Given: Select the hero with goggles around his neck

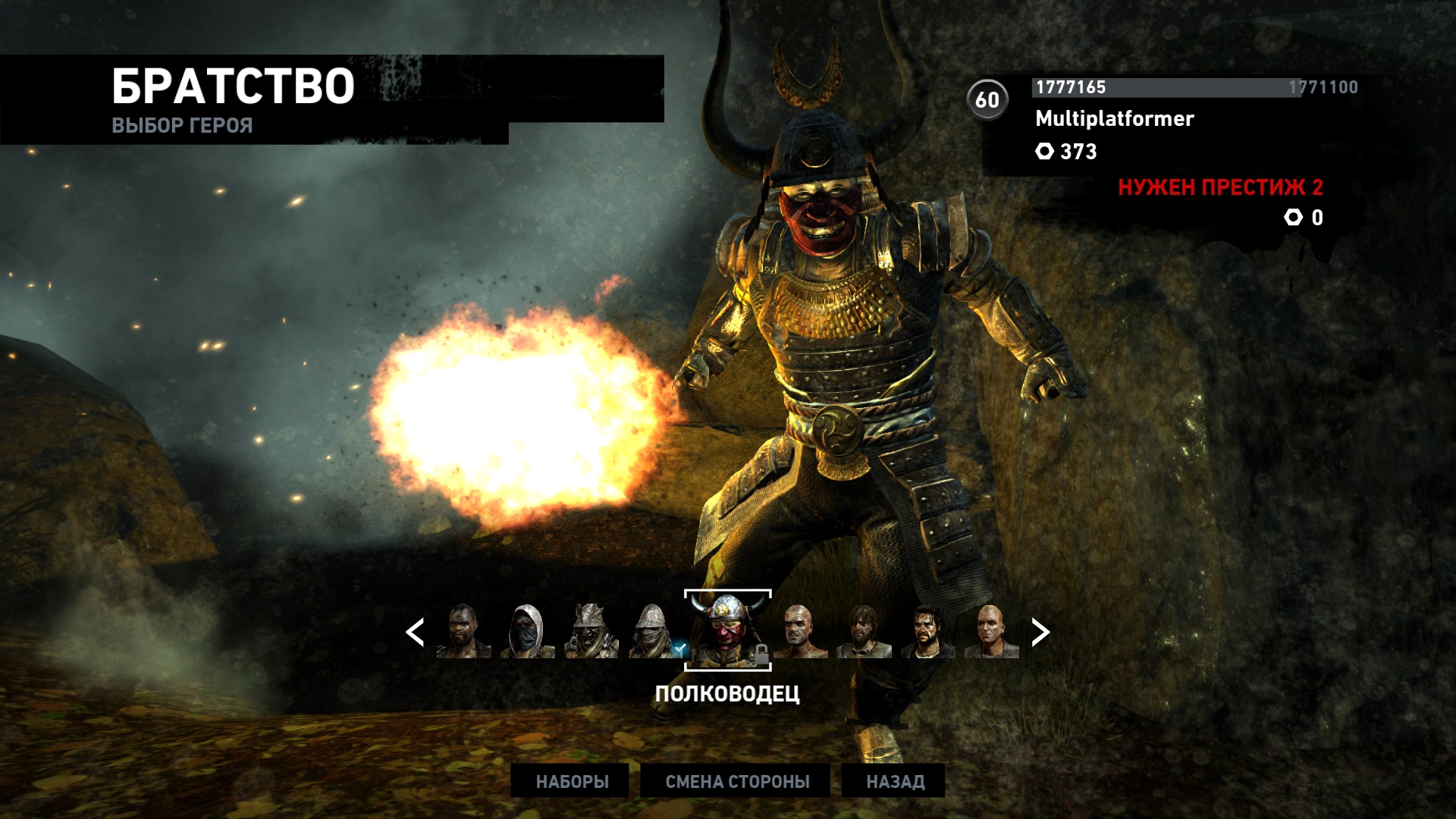Looking at the screenshot, I should 864,631.
